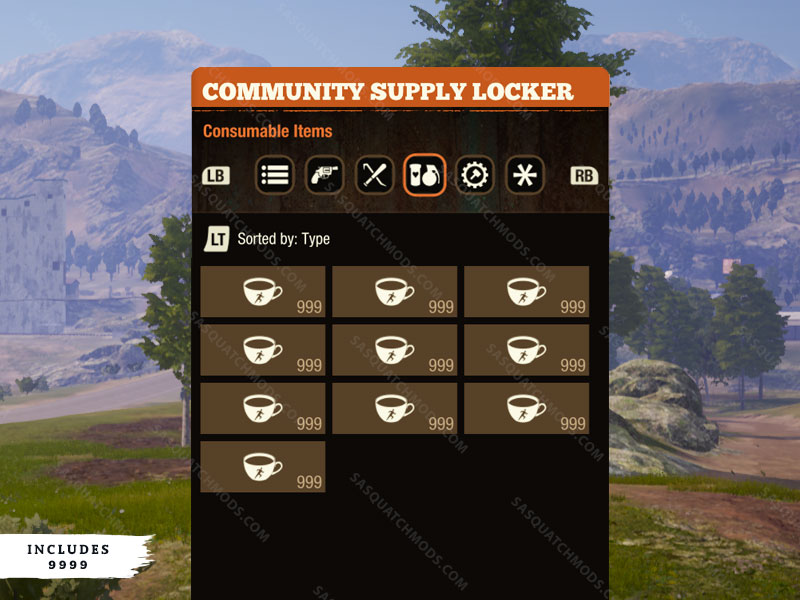
Task: Select the consumable items bottle and grenade tab
Action: [x=424, y=175]
